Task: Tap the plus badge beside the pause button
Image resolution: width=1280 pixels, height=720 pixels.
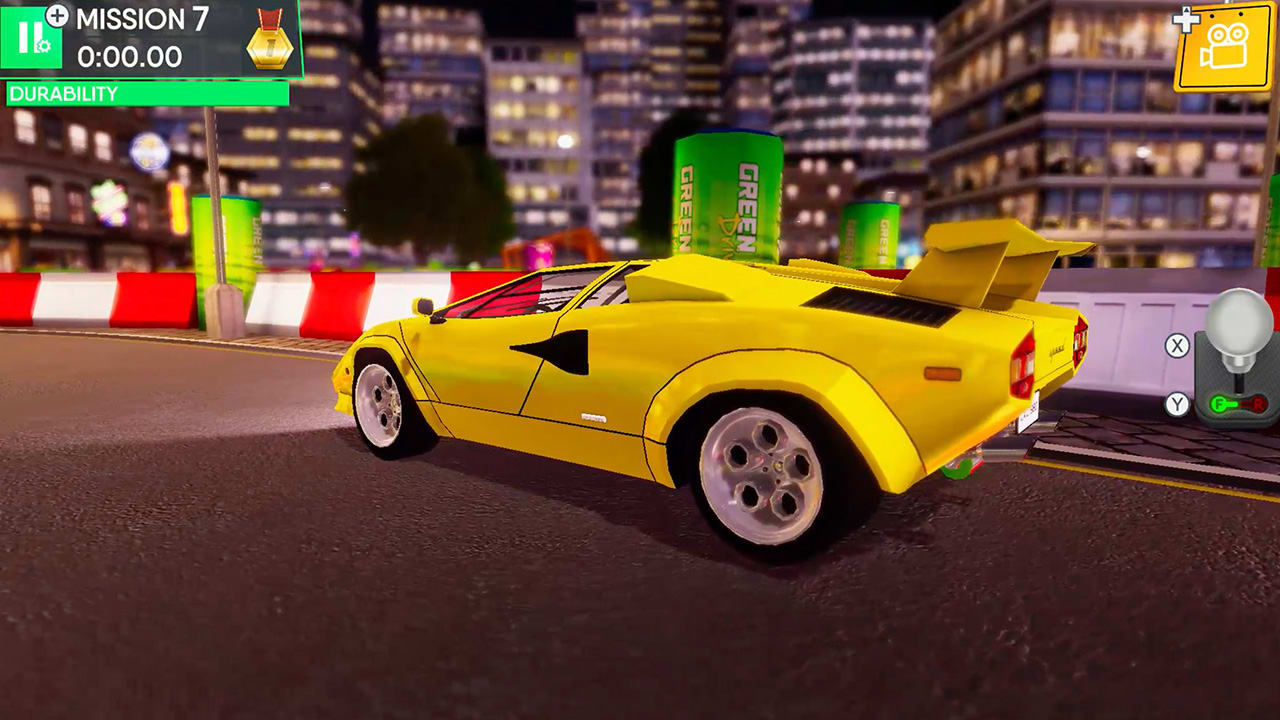Action: 57,16
